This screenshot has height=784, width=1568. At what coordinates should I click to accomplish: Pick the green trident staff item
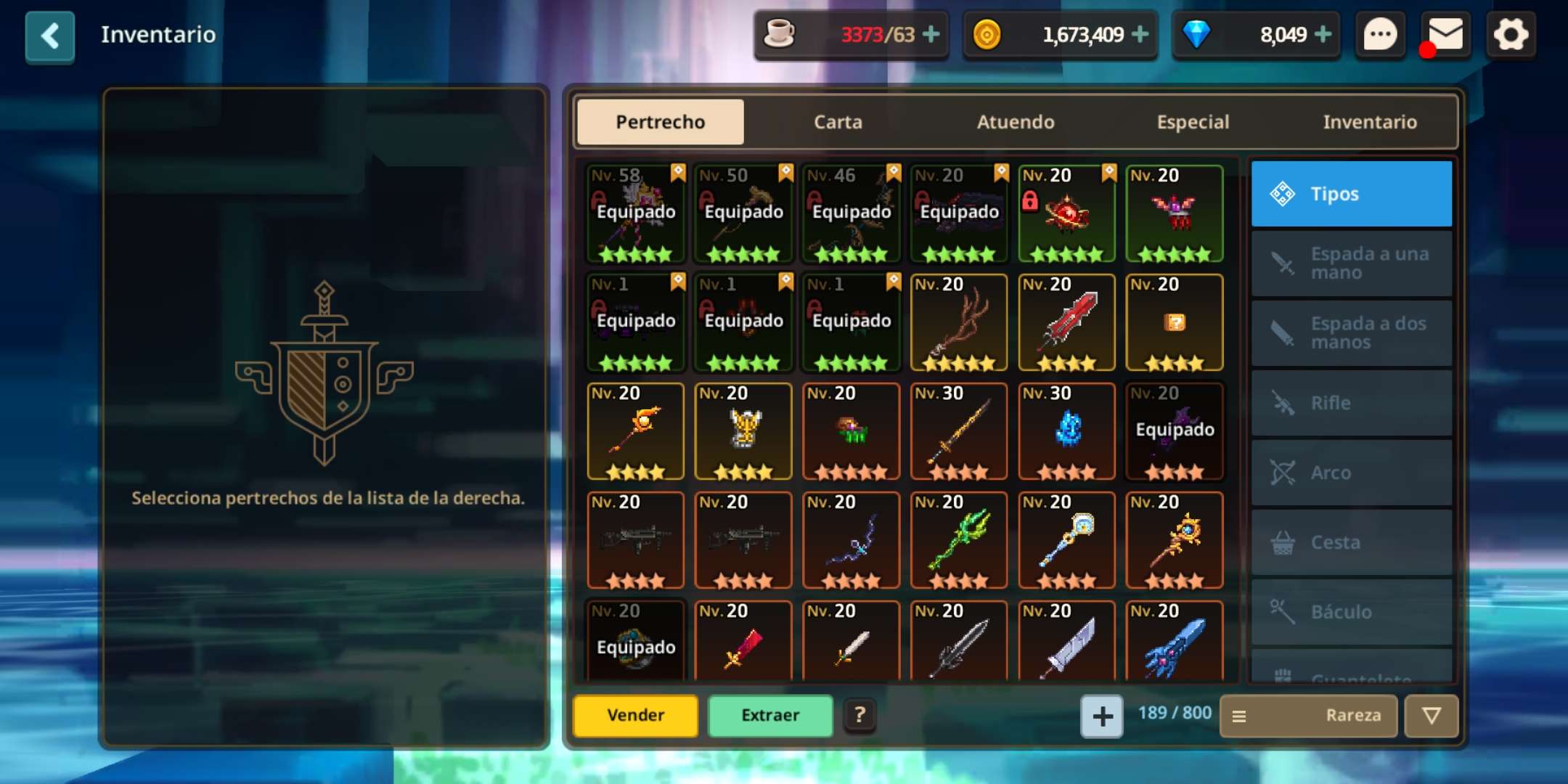[959, 541]
